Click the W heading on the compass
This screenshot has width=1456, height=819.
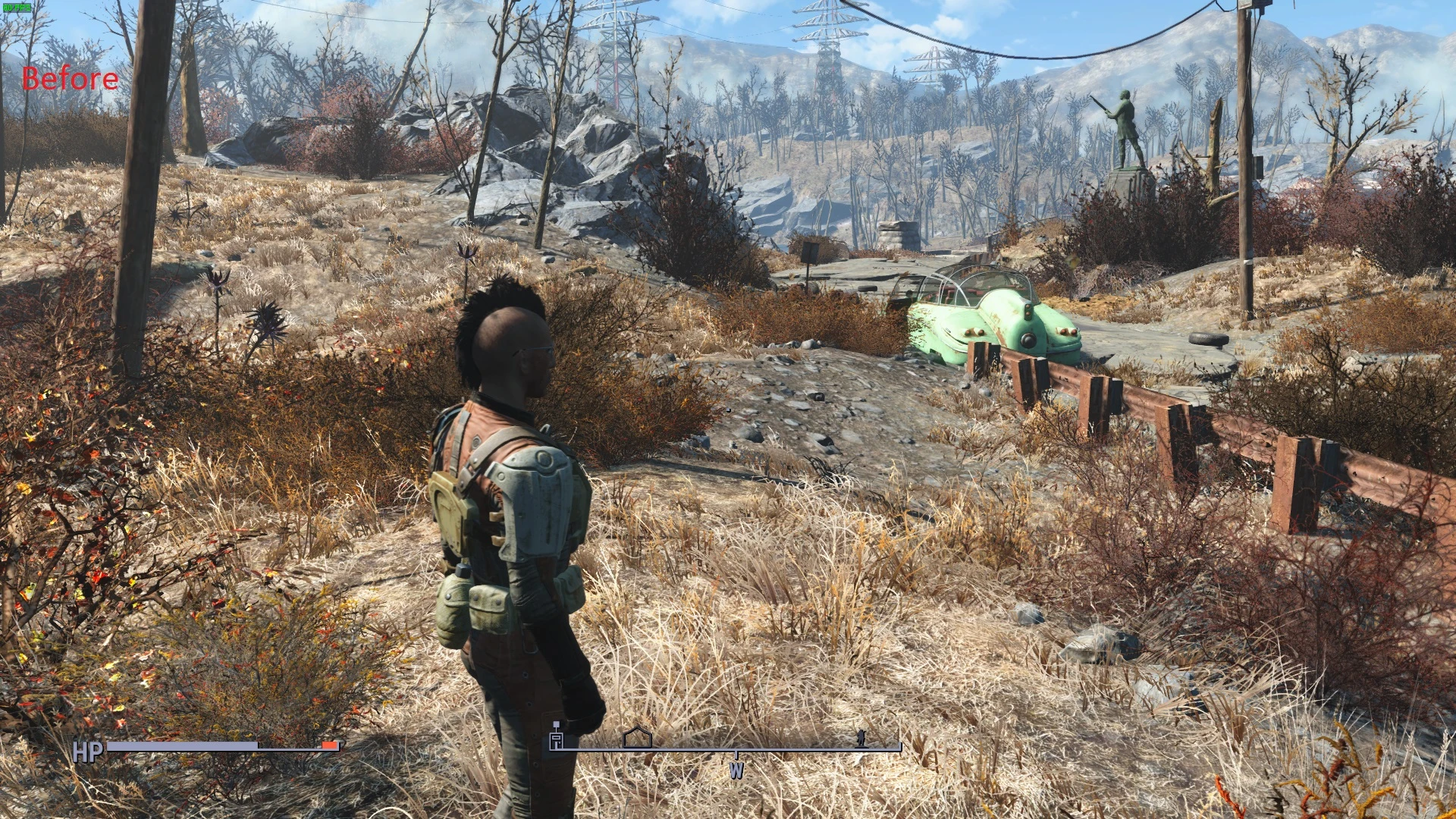pos(736,770)
